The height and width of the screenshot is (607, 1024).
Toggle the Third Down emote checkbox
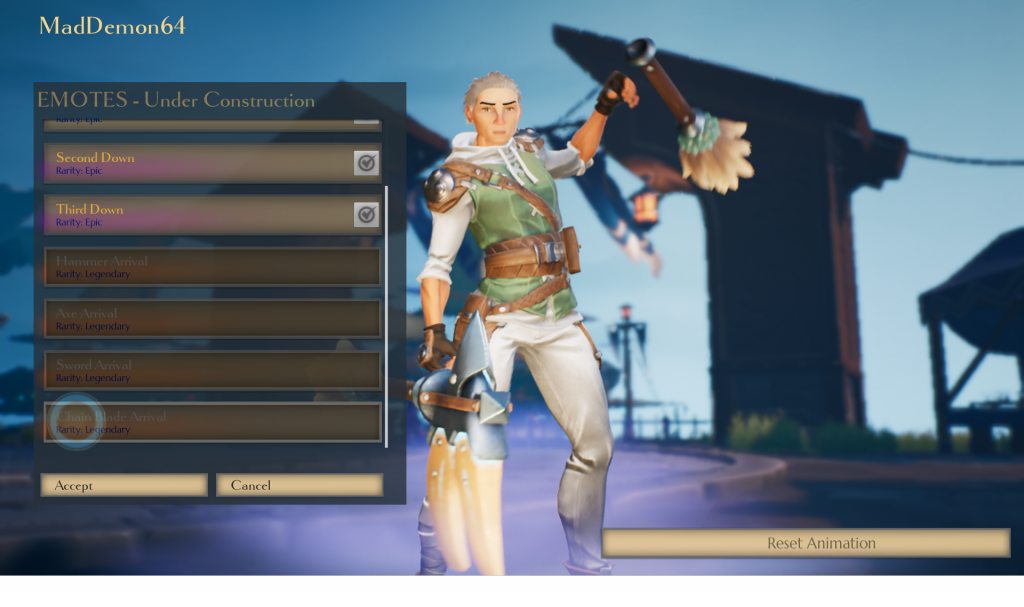366,215
